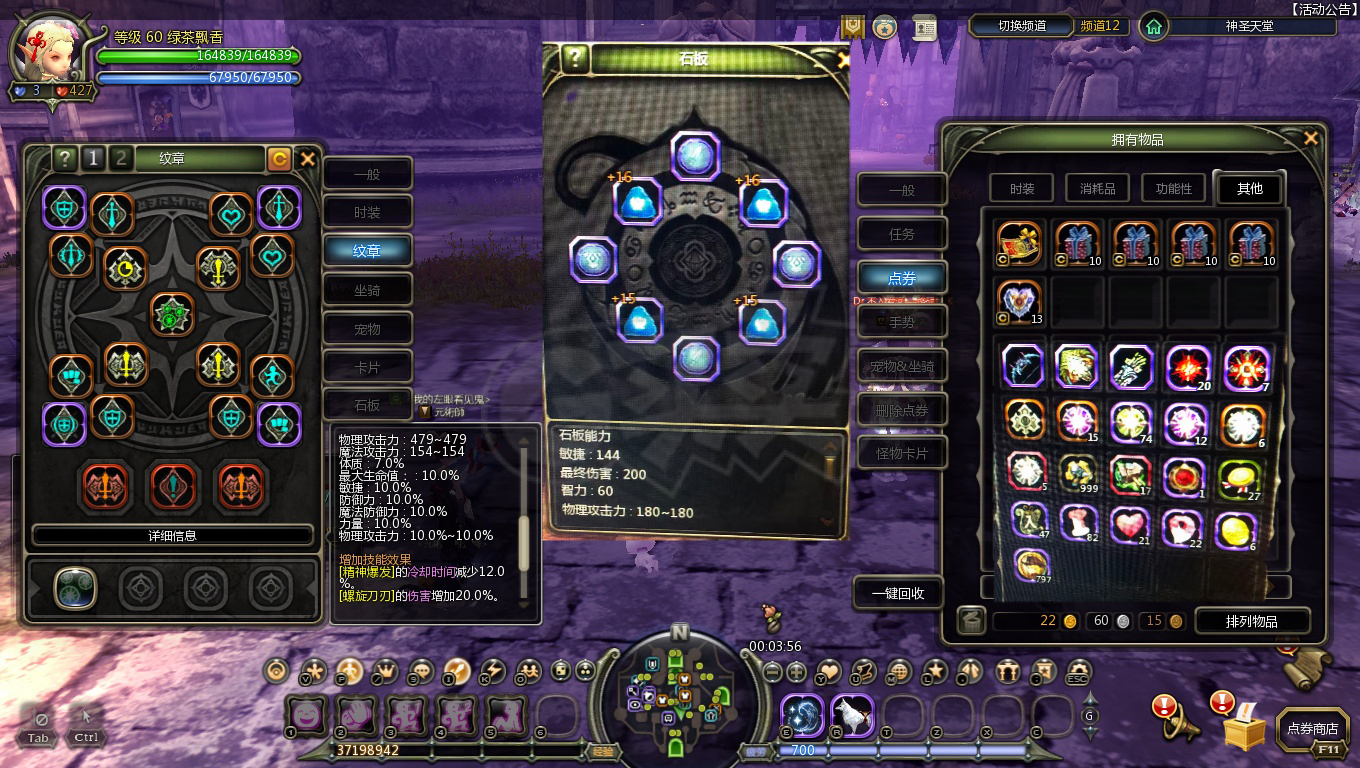Open the 详细信息 details button
1360x768 pixels.
pos(172,535)
